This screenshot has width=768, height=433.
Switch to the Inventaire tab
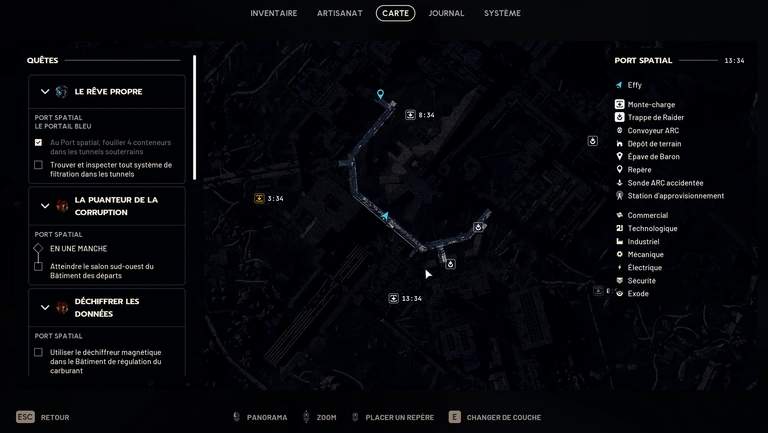coord(273,13)
